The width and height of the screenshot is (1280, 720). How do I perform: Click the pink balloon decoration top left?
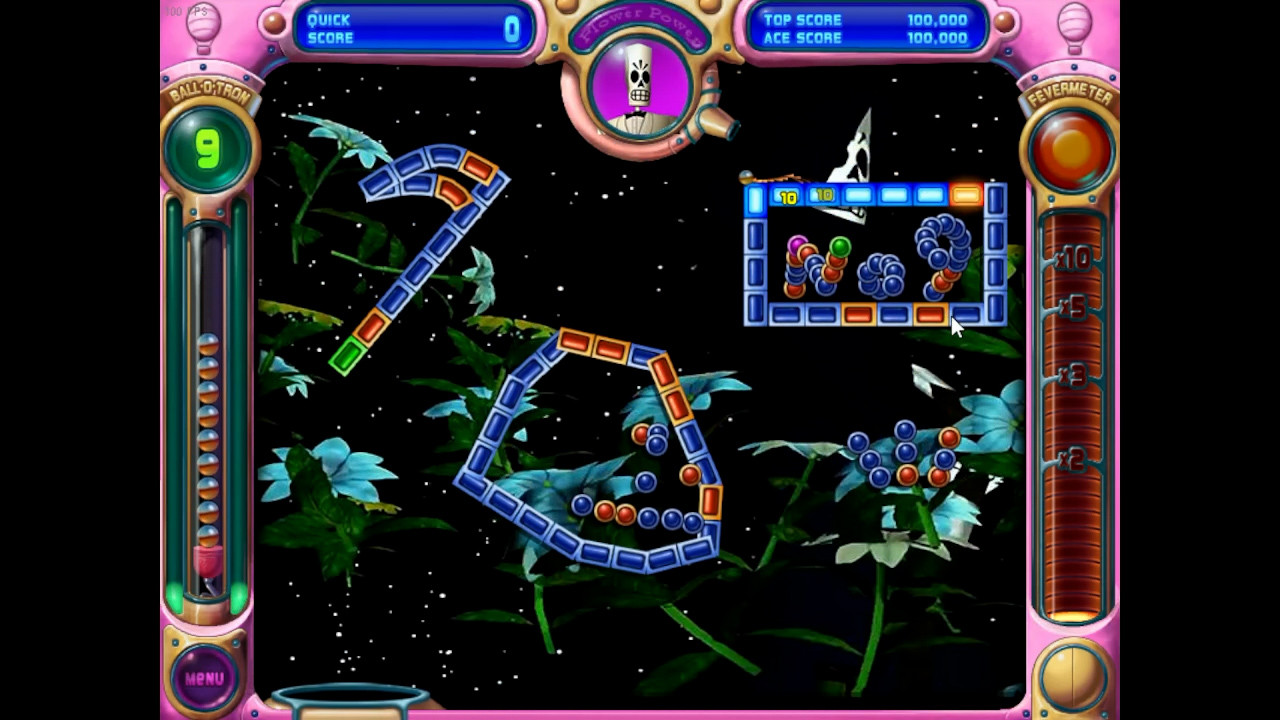[x=203, y=22]
